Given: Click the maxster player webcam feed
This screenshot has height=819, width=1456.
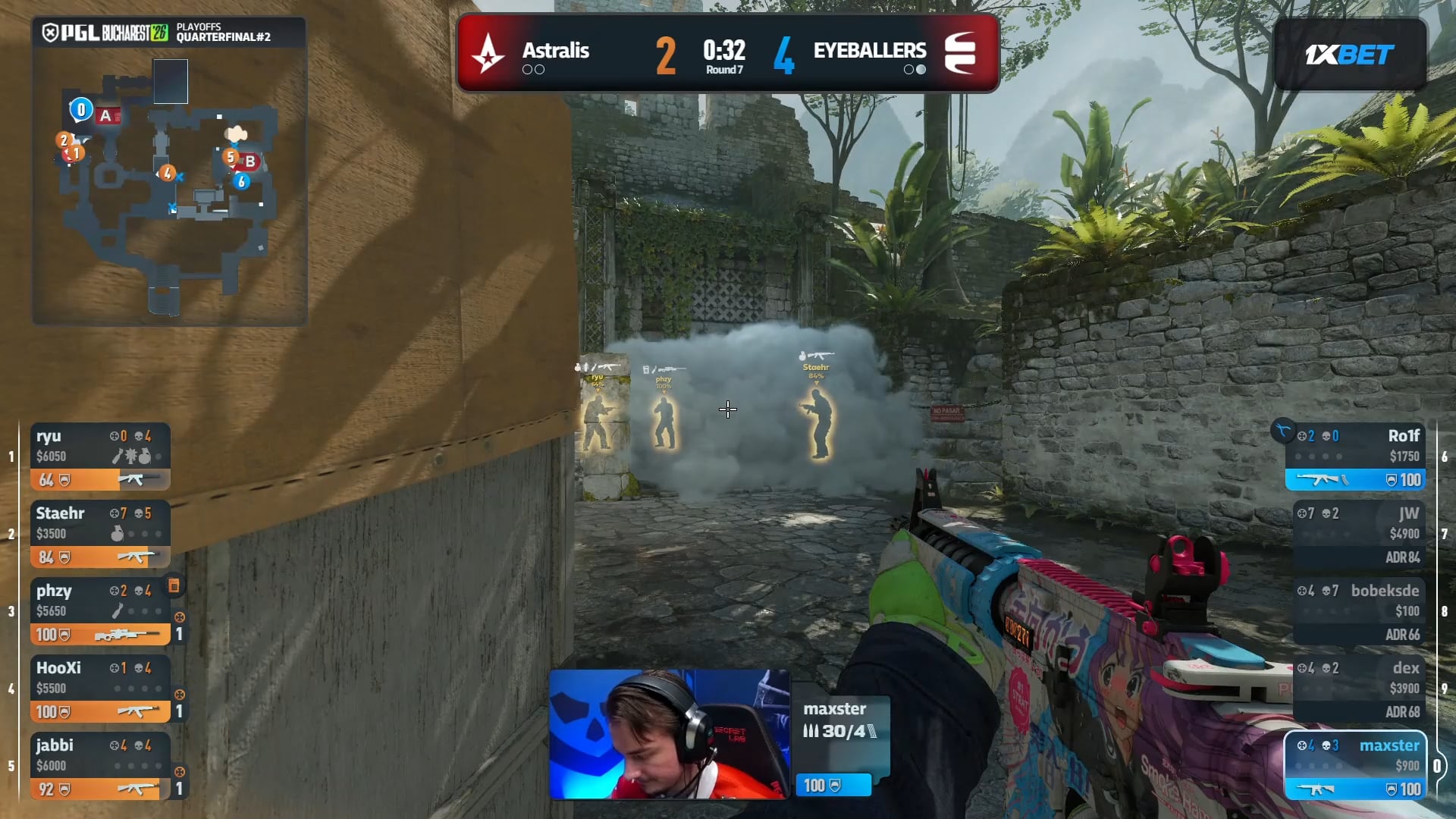Looking at the screenshot, I should point(669,734).
